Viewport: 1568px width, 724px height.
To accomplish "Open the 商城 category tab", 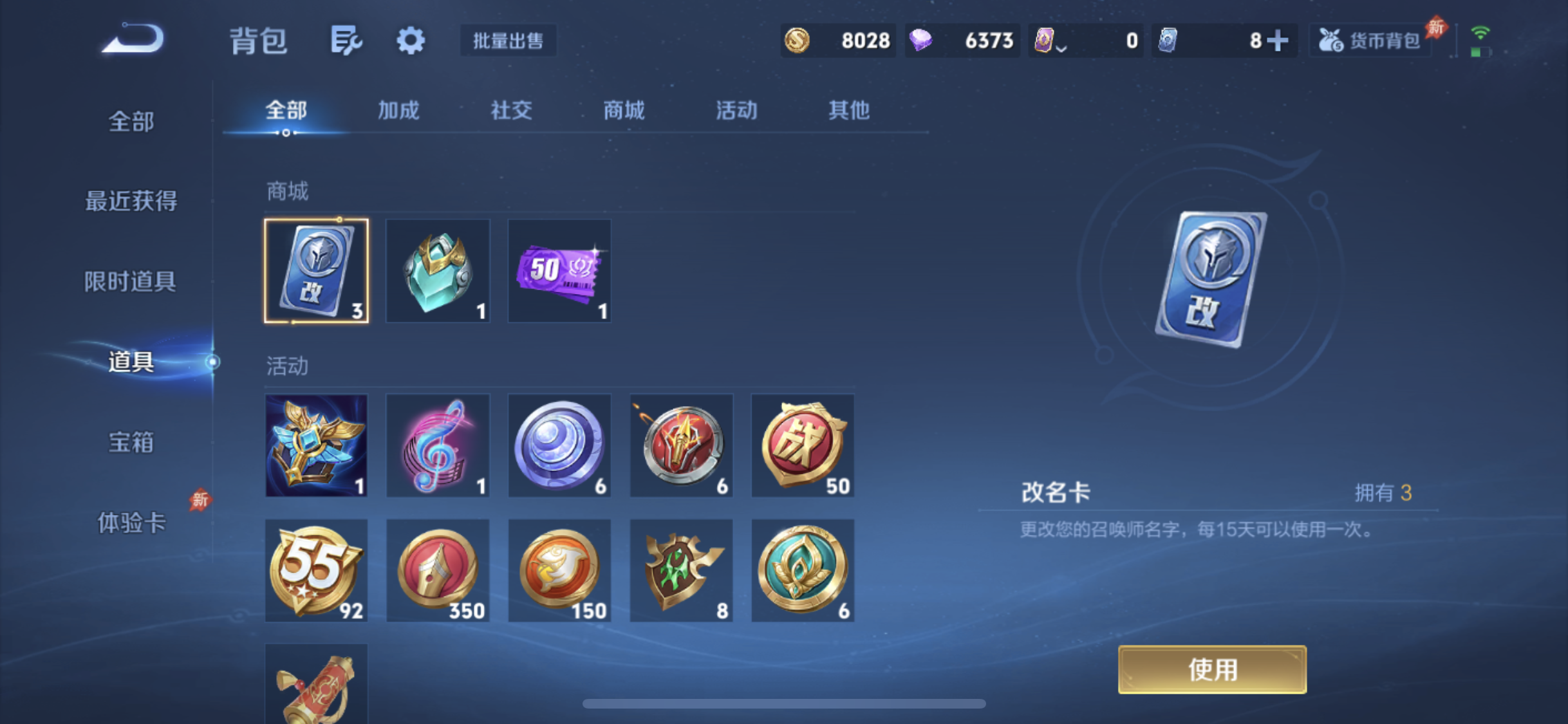I will [623, 110].
